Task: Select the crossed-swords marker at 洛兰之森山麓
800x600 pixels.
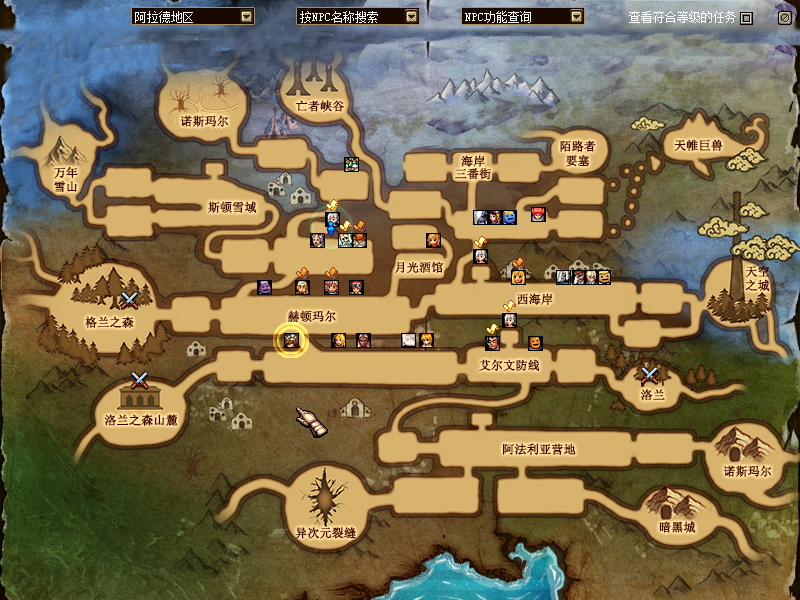Action: tap(140, 380)
